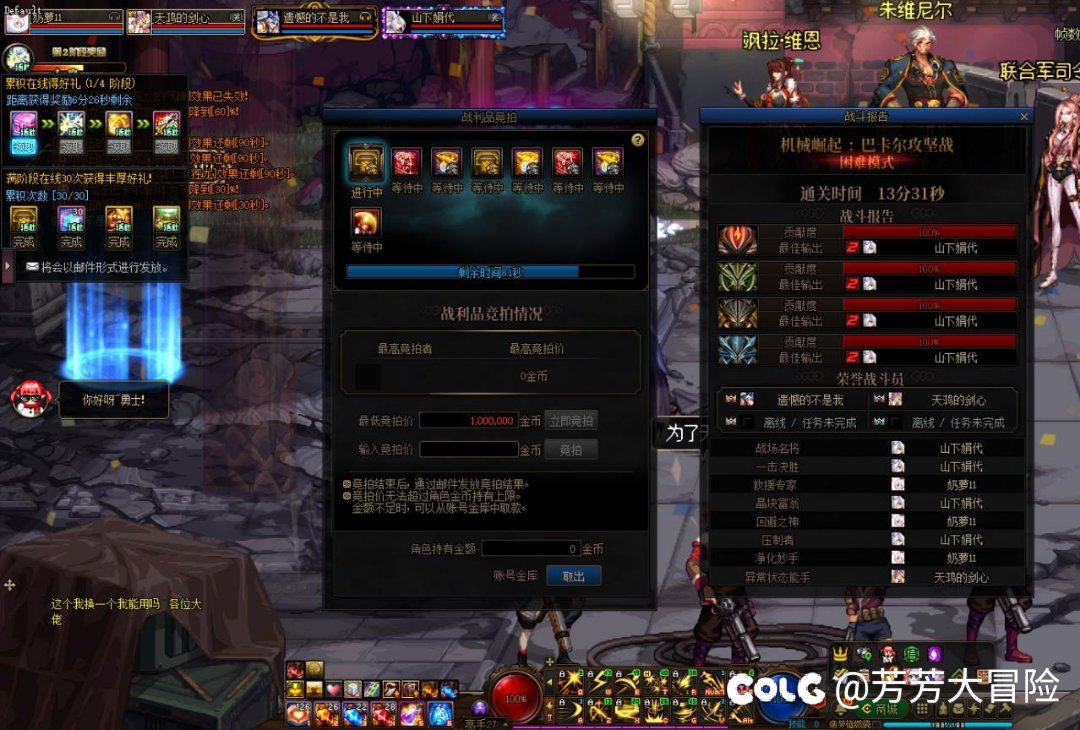Image resolution: width=1080 pixels, height=730 pixels.
Task: Close the 战斗报告 battle report window
Action: (x=1024, y=116)
